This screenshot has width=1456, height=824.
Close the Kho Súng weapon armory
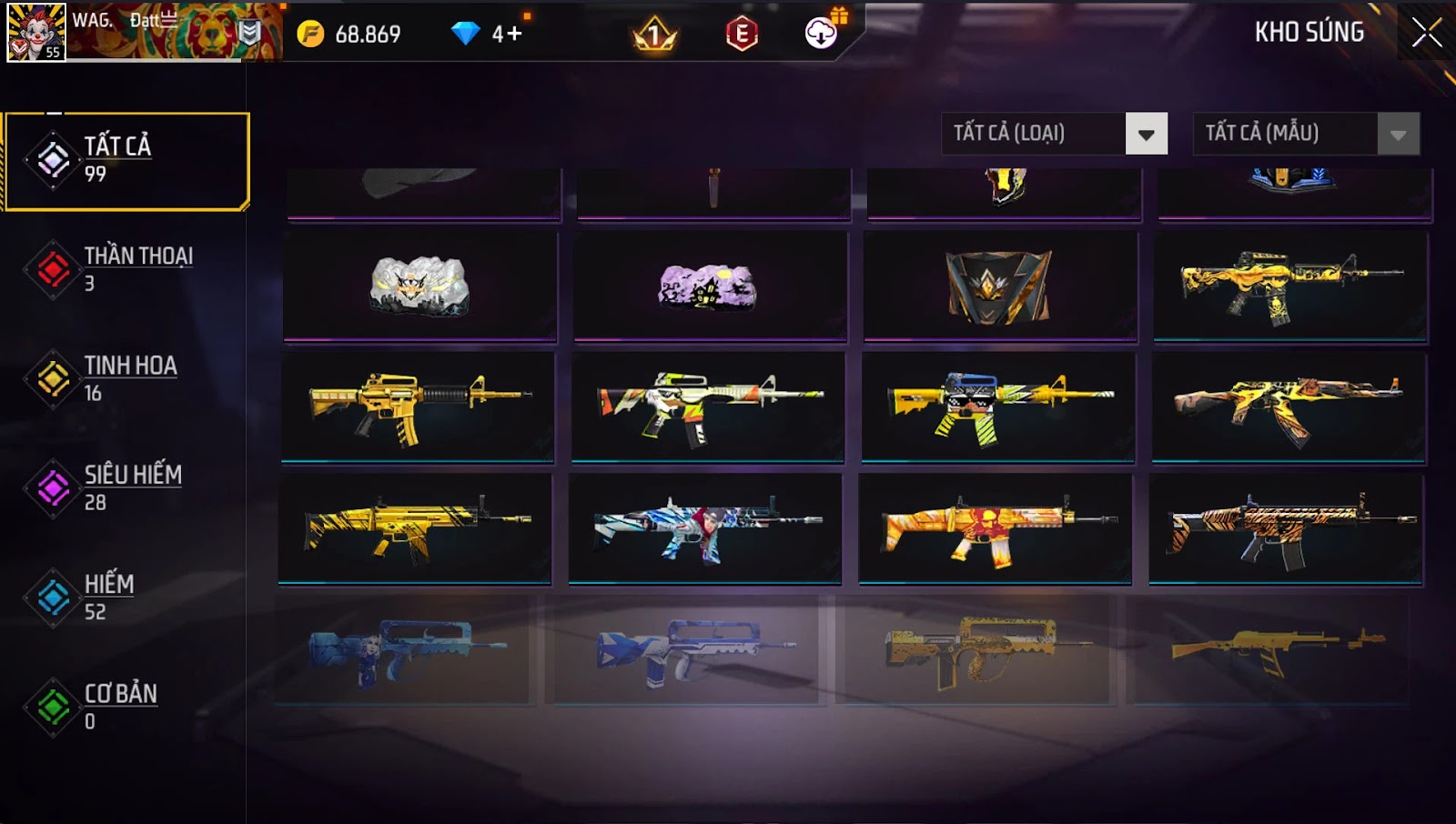1426,33
